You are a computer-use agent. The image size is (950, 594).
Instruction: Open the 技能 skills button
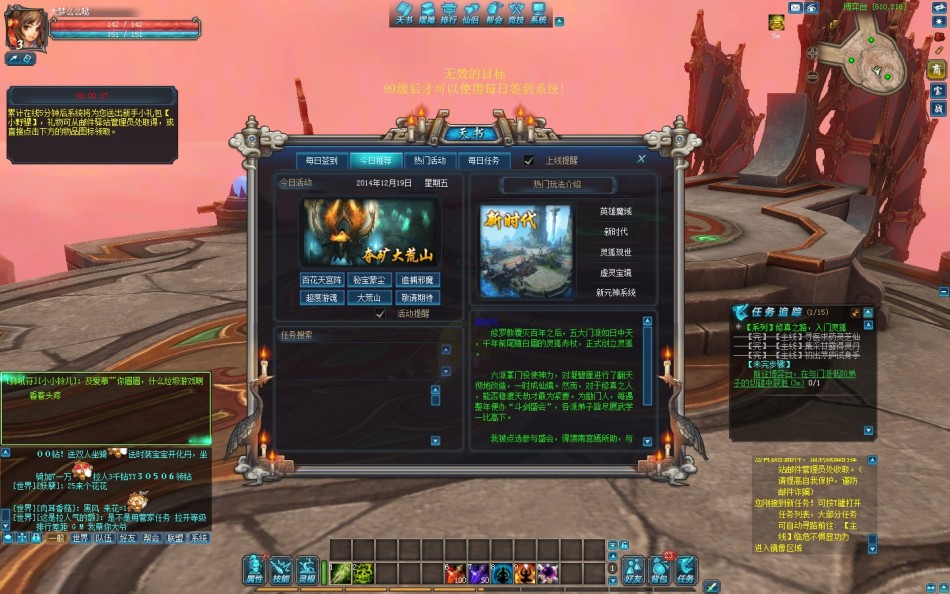coord(281,570)
